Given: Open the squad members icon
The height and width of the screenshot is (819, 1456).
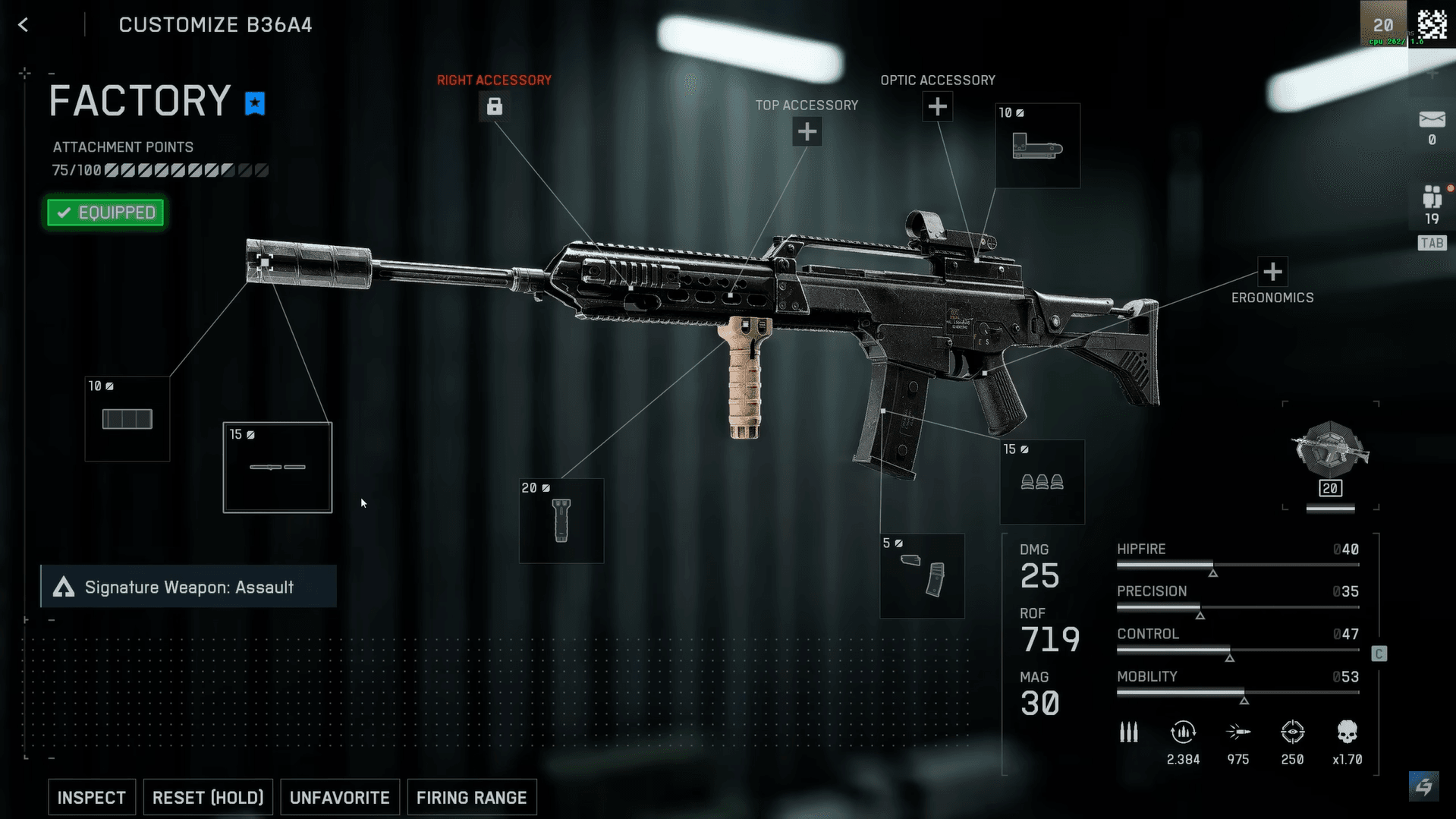Looking at the screenshot, I should pos(1432,197).
